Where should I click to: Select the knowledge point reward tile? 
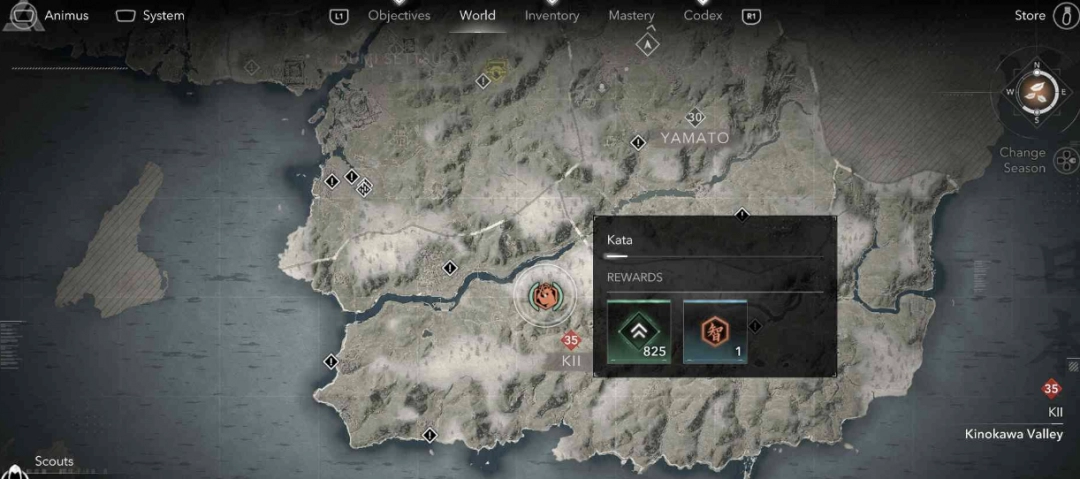click(714, 331)
